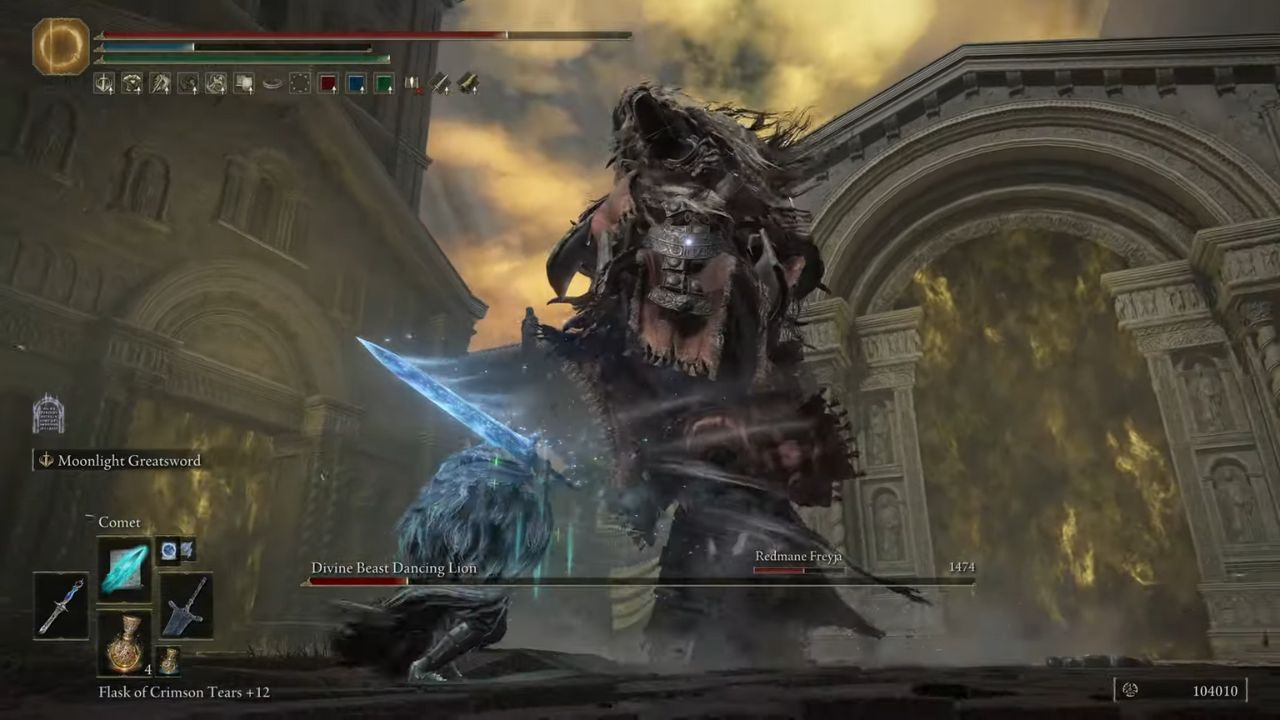Click the Divine Beast Dancing Lion health bar

[x=640, y=582]
